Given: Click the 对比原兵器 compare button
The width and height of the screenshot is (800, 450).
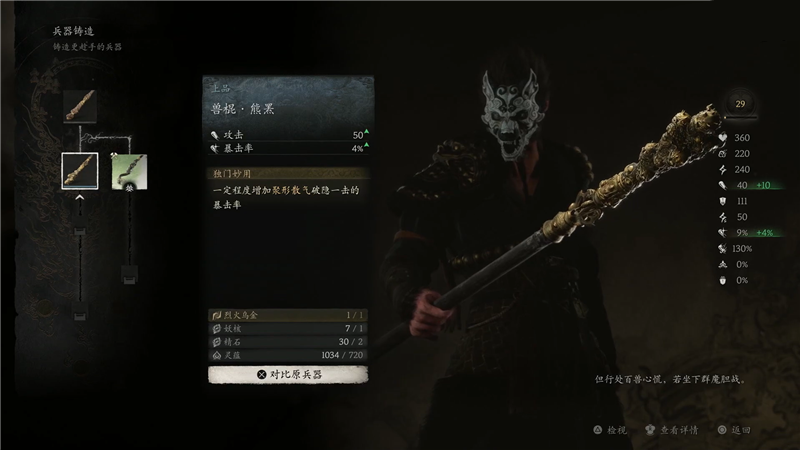Looking at the screenshot, I should [288, 374].
